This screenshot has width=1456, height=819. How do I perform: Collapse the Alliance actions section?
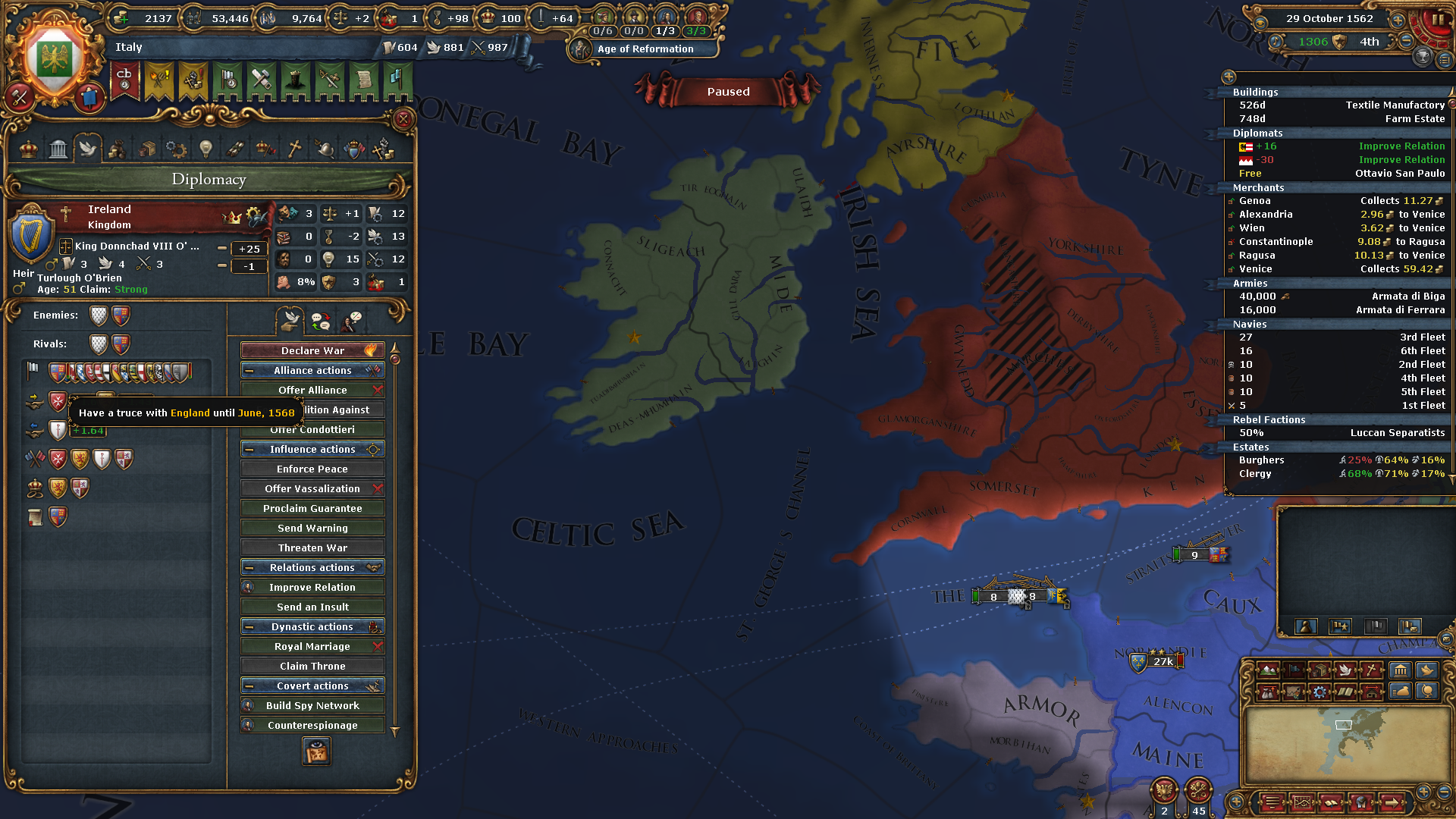(x=250, y=370)
